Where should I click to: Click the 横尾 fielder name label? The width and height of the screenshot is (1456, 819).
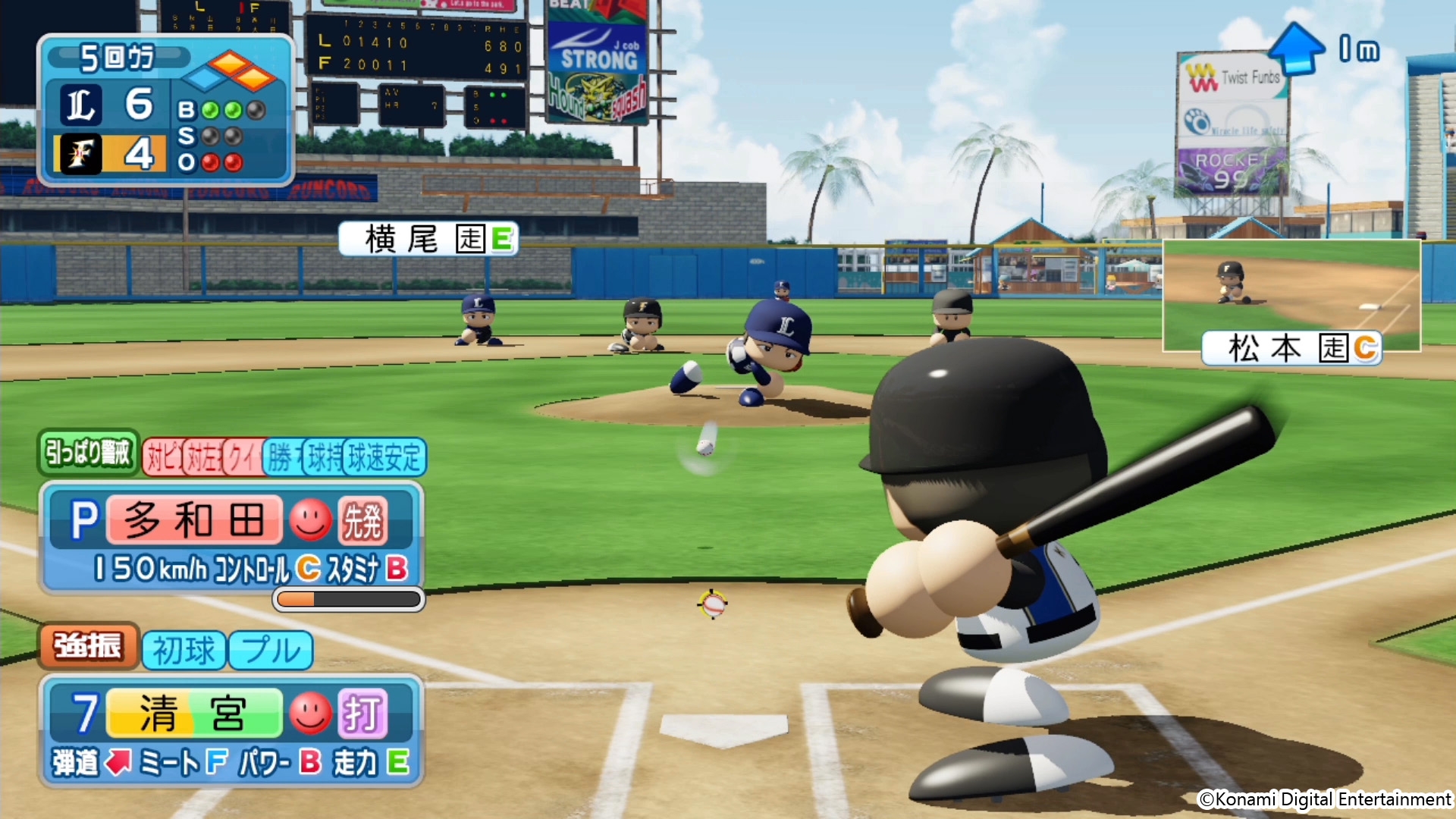coord(428,239)
